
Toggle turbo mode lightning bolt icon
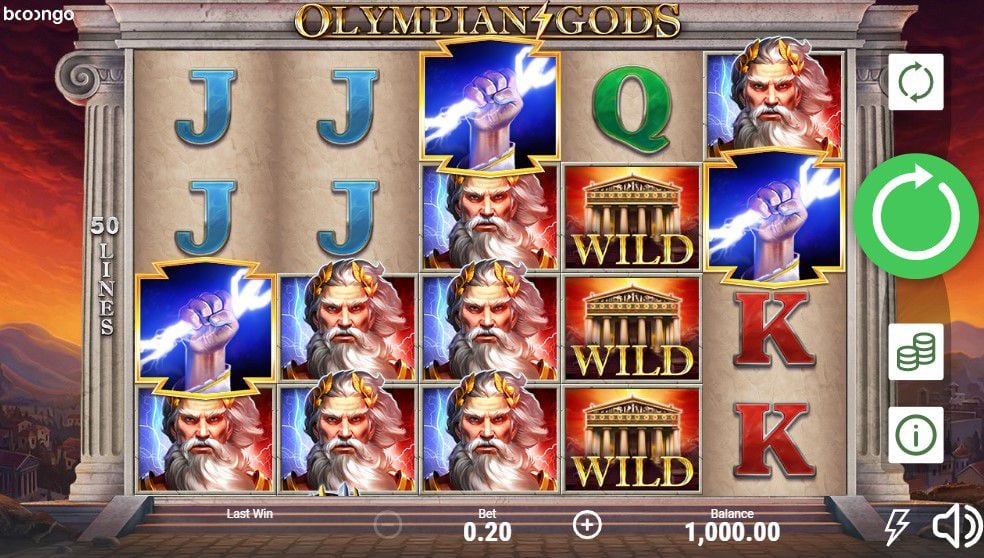pos(897,526)
